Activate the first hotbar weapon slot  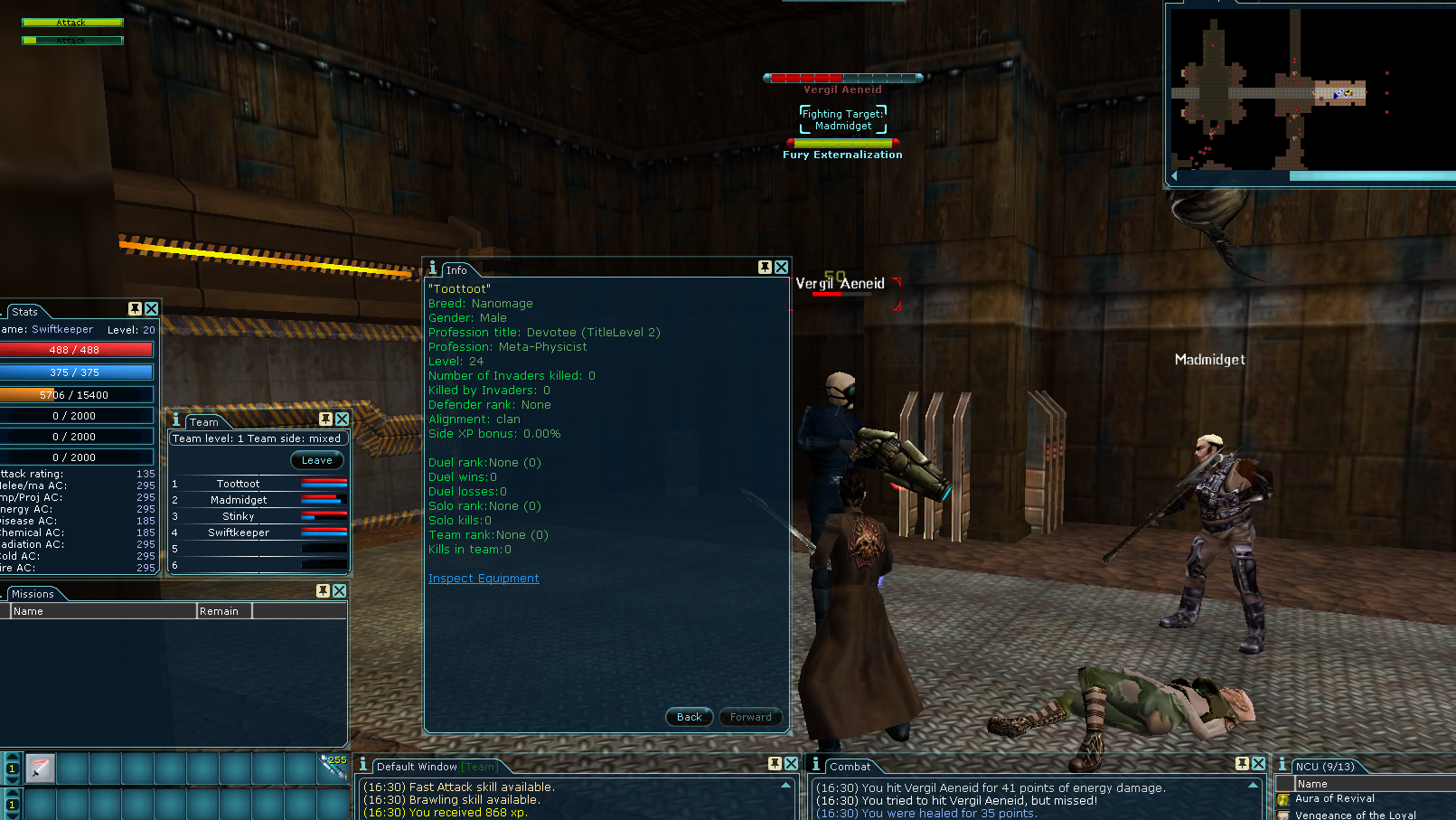41,768
